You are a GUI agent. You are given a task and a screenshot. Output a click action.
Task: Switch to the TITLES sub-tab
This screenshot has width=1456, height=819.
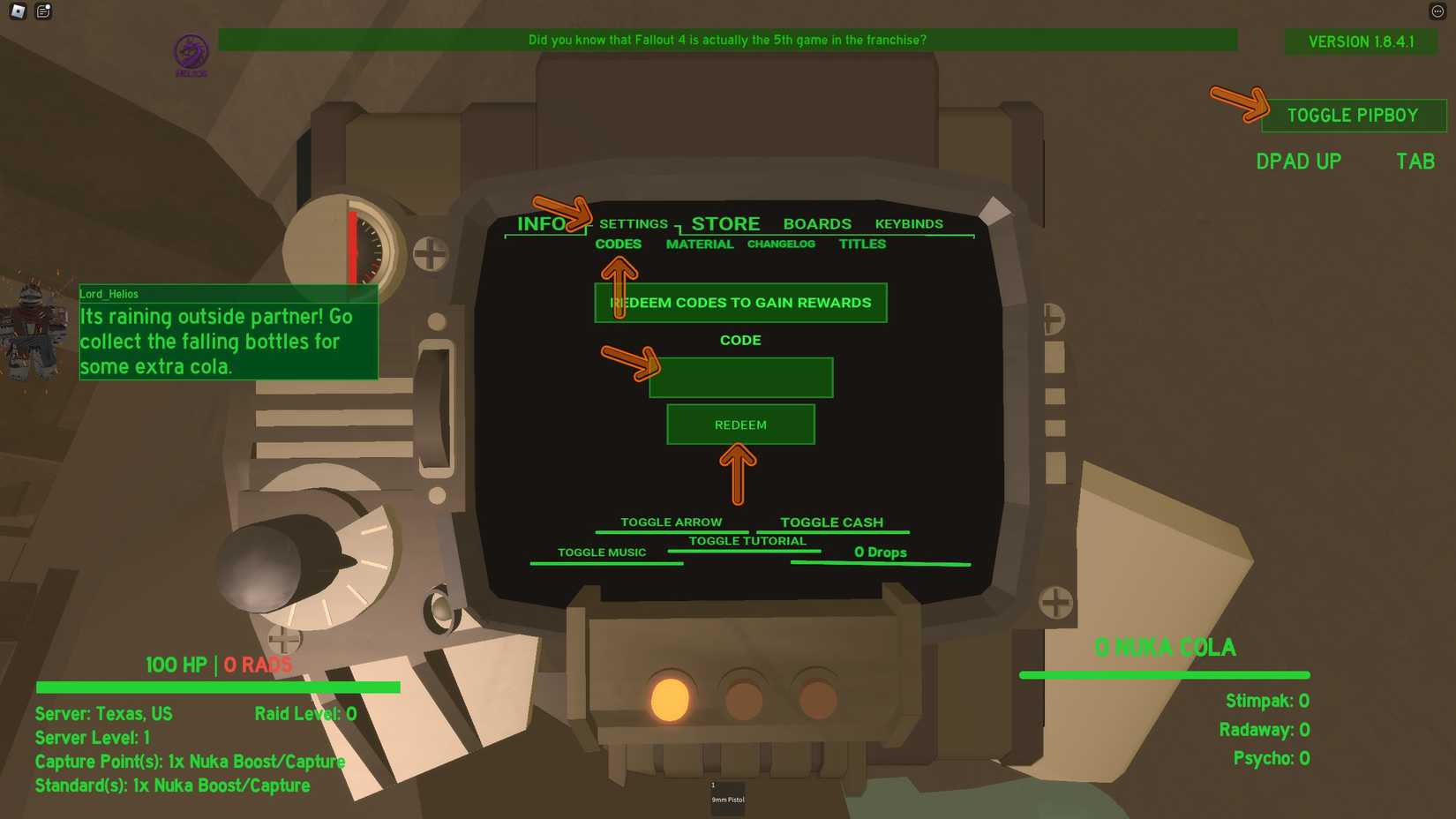(861, 244)
